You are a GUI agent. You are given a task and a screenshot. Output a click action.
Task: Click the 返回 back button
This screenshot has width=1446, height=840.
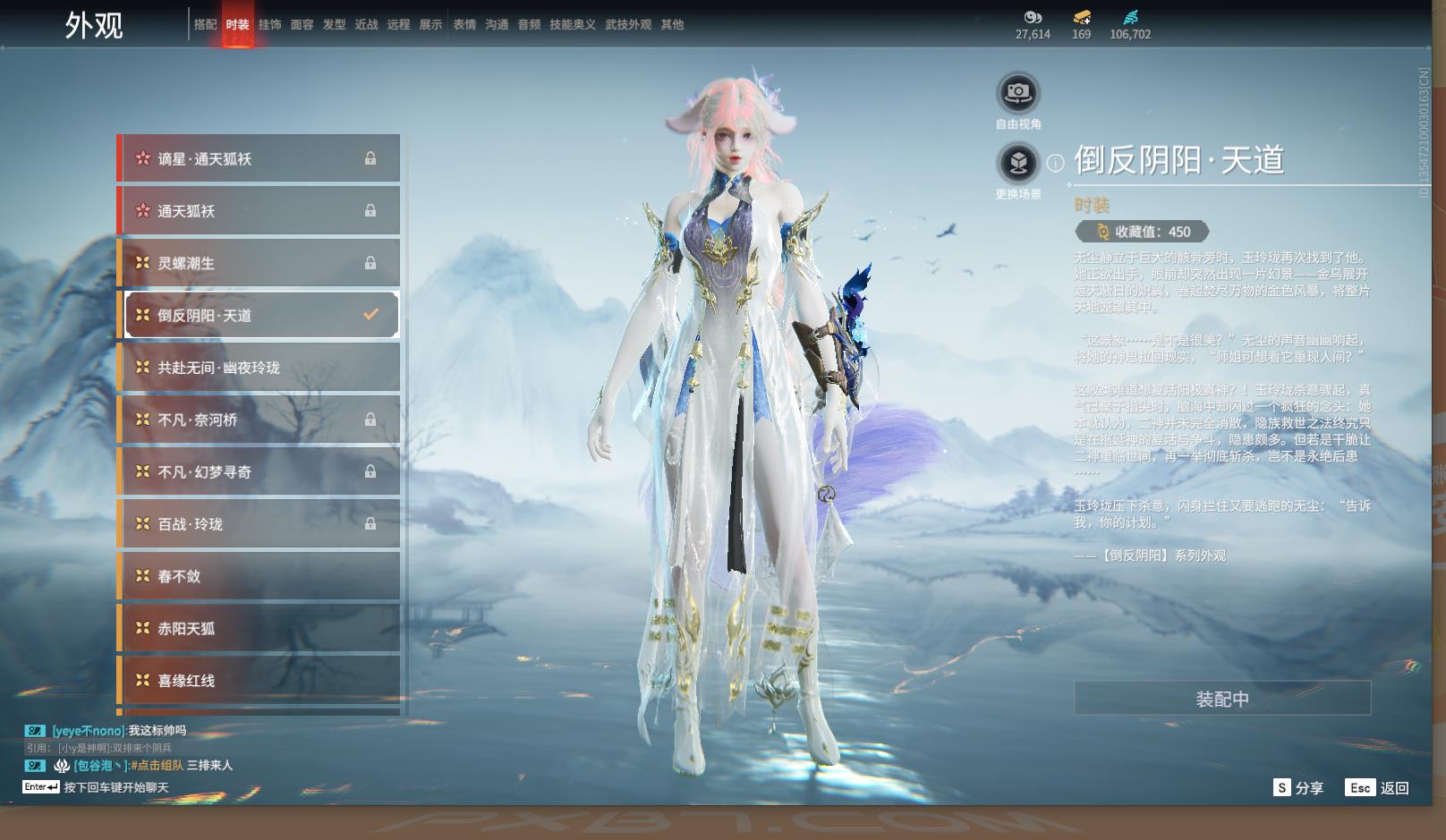1378,788
